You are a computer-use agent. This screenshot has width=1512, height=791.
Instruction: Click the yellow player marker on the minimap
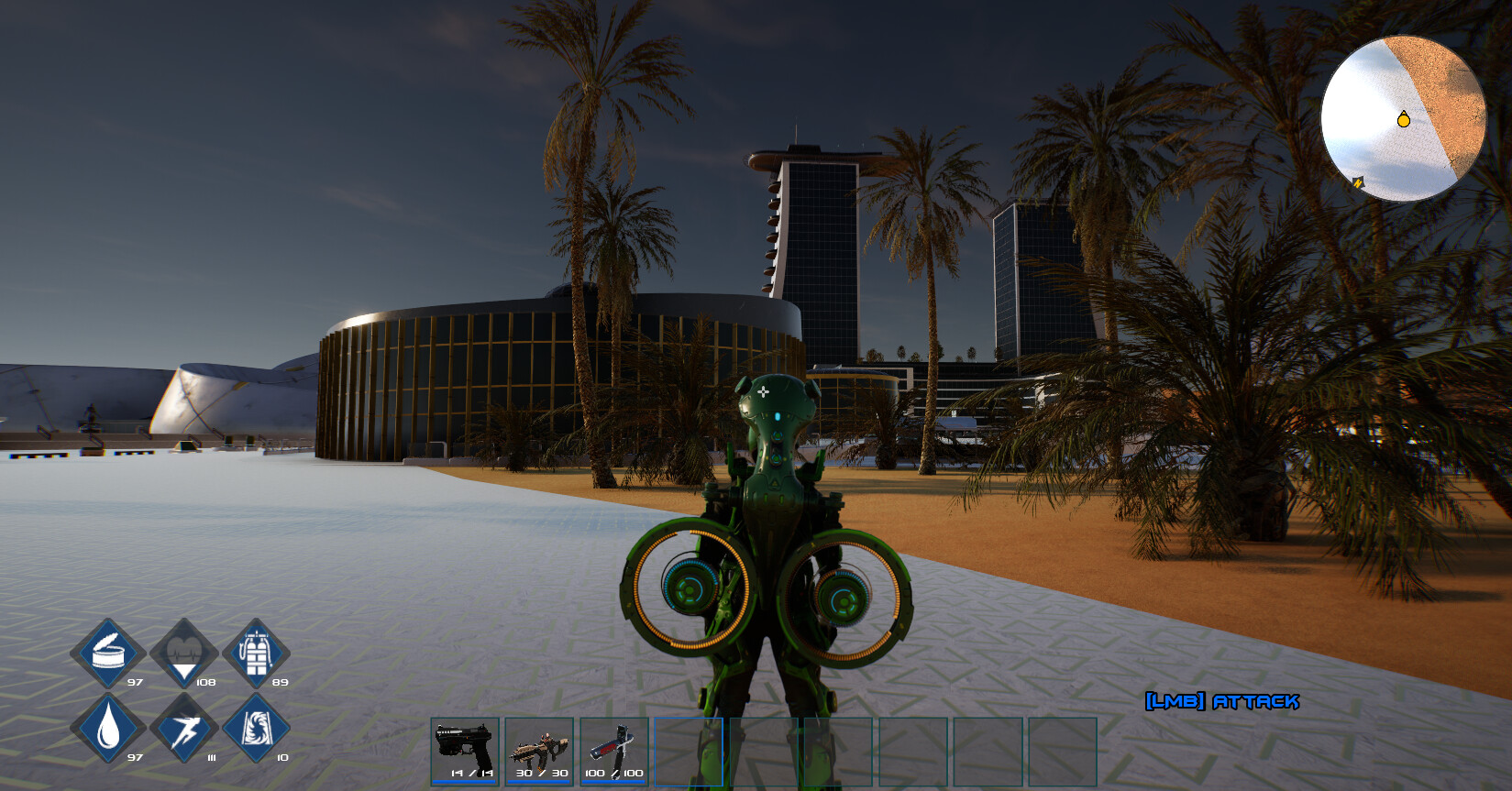(x=1402, y=119)
